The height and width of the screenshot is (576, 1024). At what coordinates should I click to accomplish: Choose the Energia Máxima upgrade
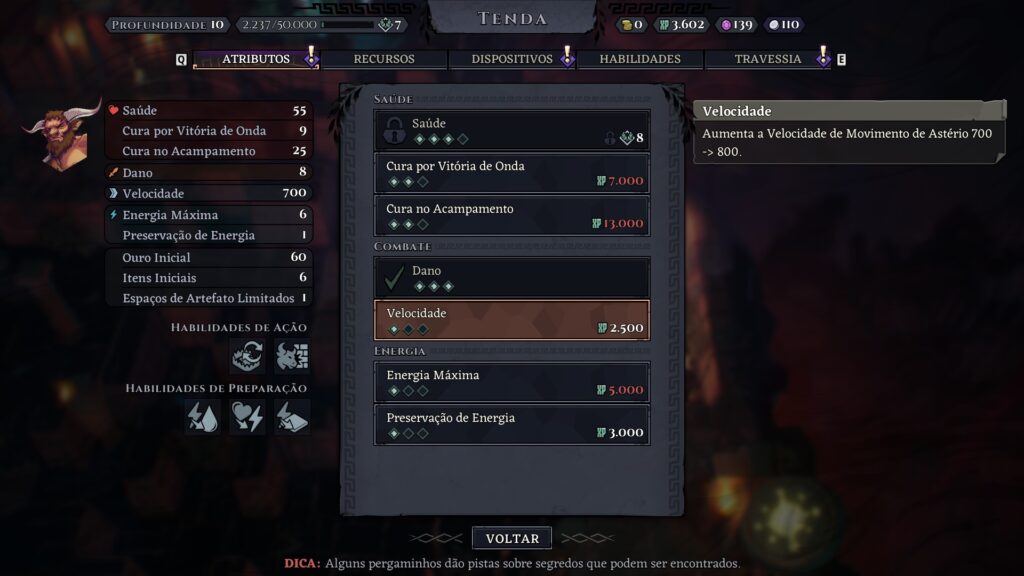pyautogui.click(x=511, y=382)
